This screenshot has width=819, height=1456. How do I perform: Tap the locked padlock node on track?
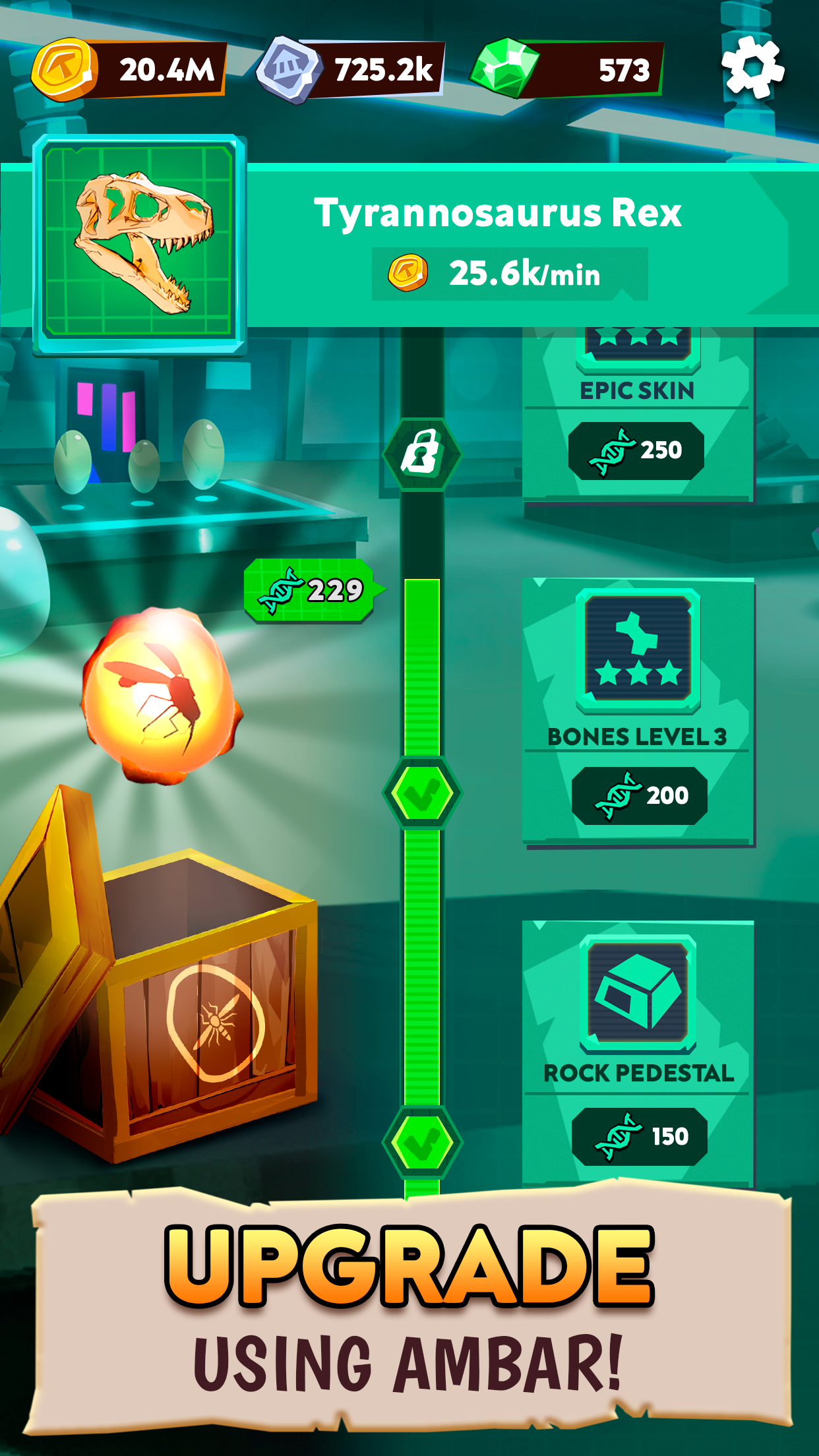click(x=422, y=454)
